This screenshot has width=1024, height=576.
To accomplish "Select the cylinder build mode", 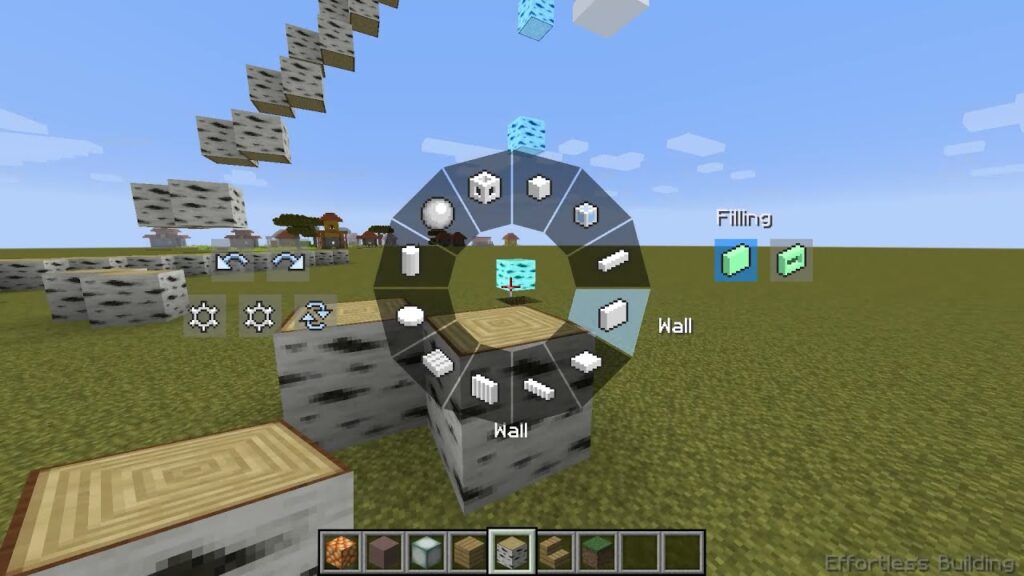I will pyautogui.click(x=409, y=262).
